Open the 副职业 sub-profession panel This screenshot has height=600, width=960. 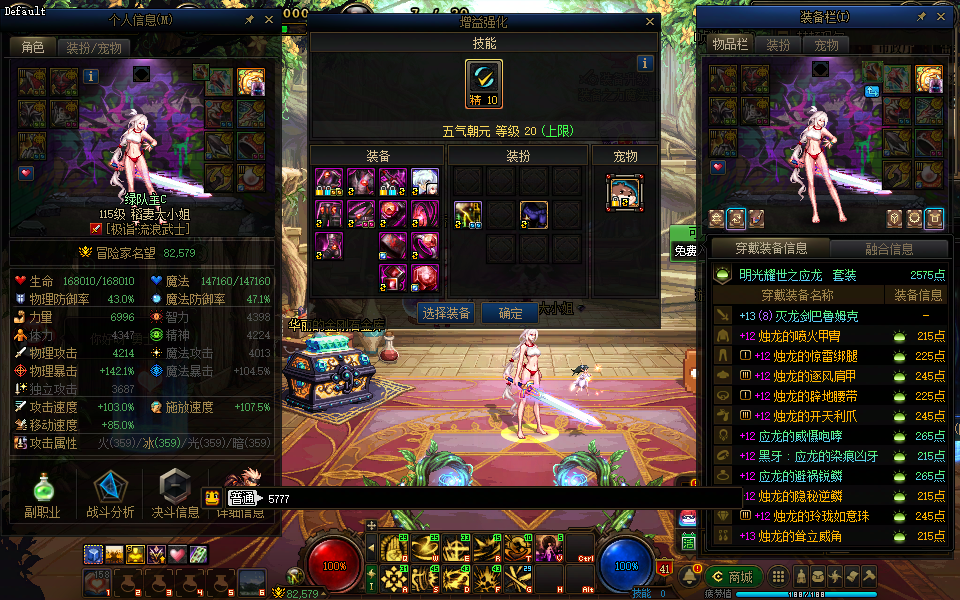42,495
